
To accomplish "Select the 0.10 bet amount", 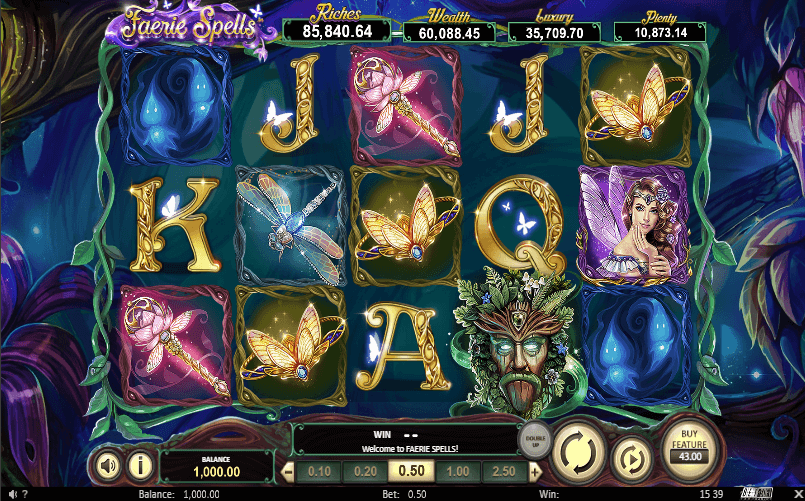I will 320,472.
